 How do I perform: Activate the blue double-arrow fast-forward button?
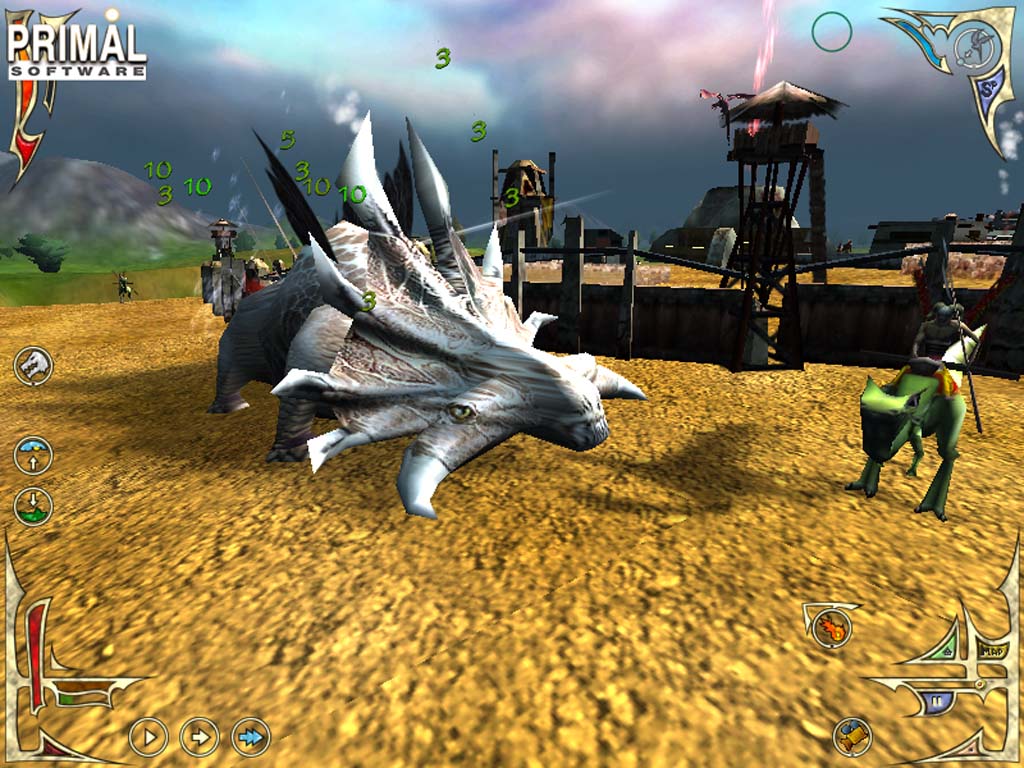click(251, 738)
